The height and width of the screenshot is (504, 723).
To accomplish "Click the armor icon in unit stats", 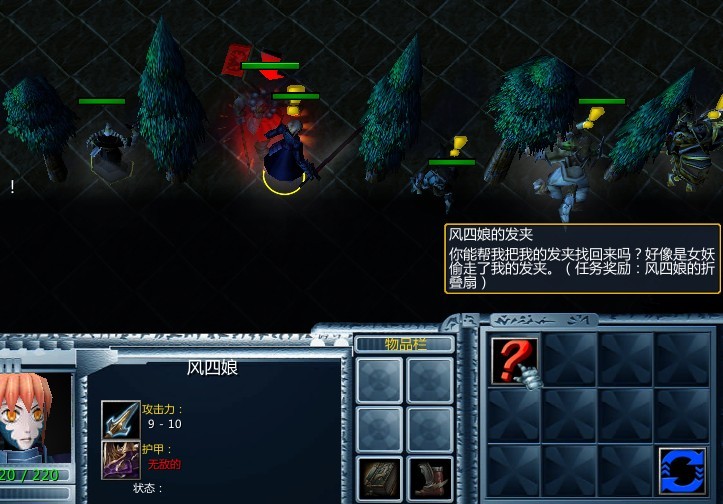I will 120,459.
